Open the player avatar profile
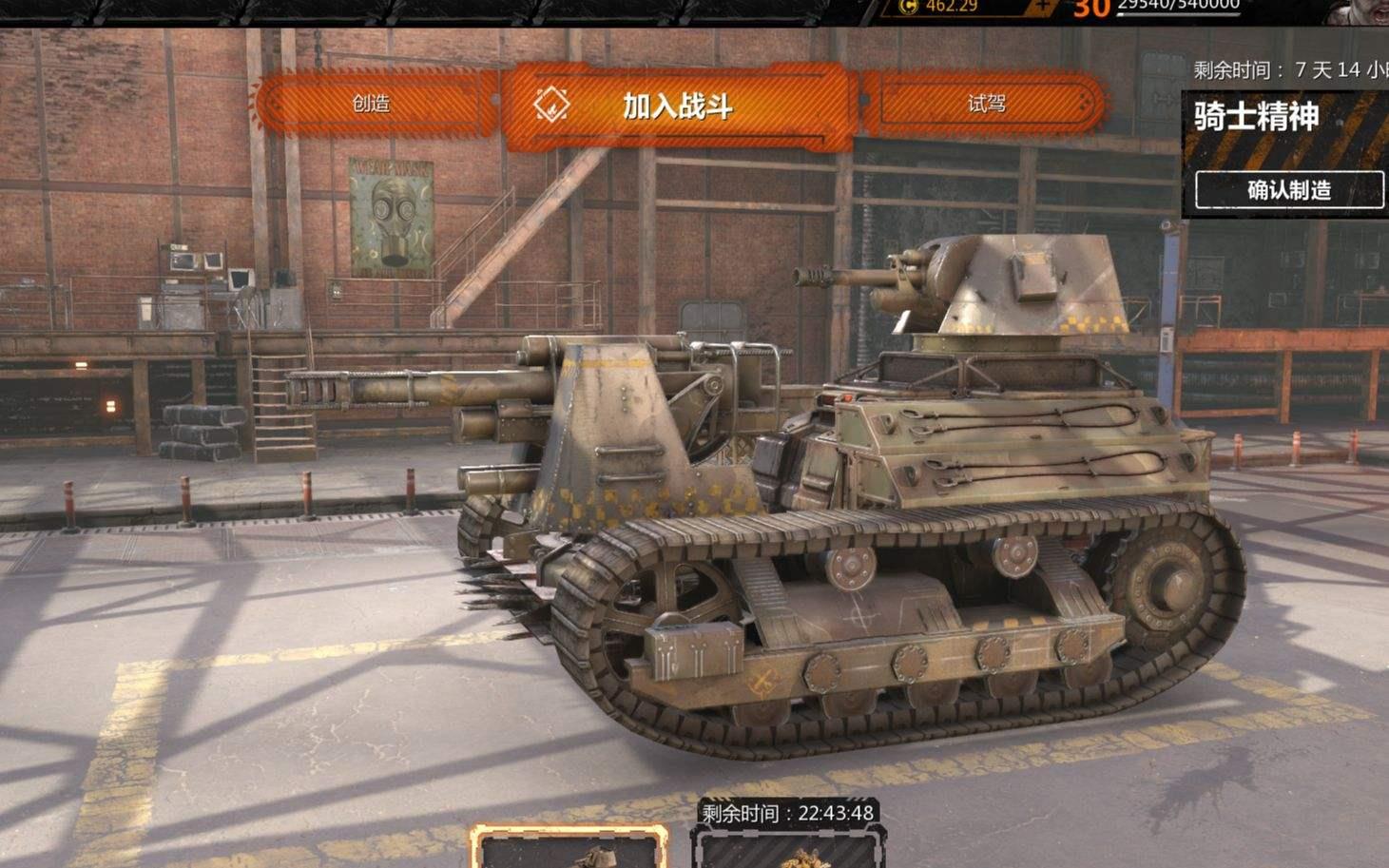The width and height of the screenshot is (1389, 868). [x=1358, y=10]
